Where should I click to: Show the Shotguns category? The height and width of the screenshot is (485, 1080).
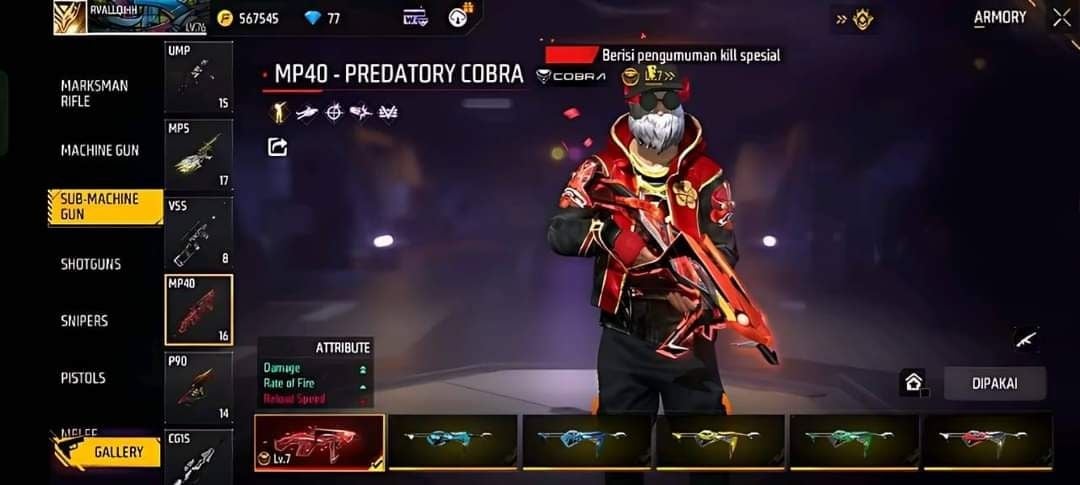coord(91,264)
